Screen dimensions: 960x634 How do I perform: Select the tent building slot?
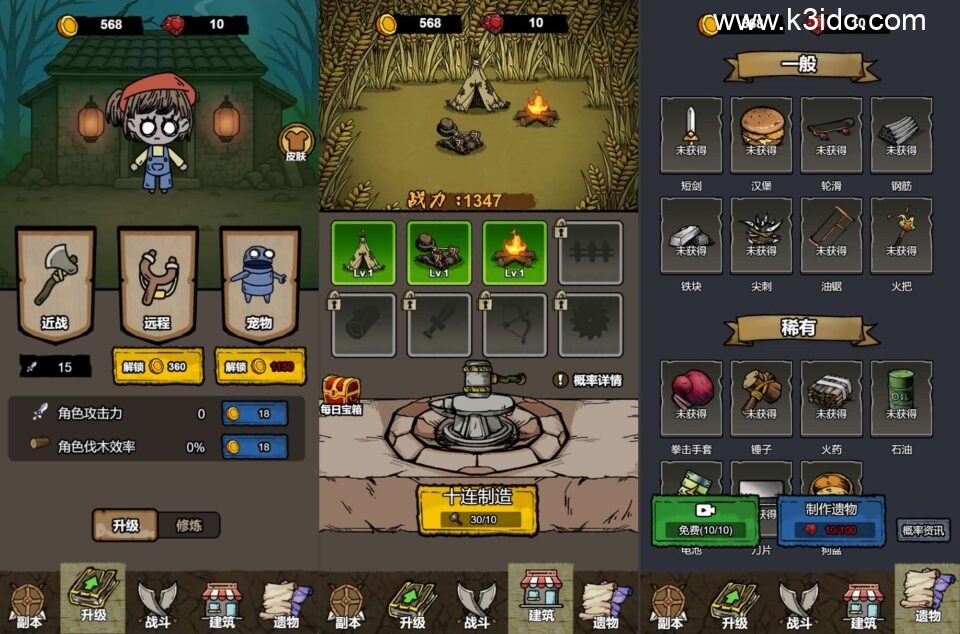(363, 252)
